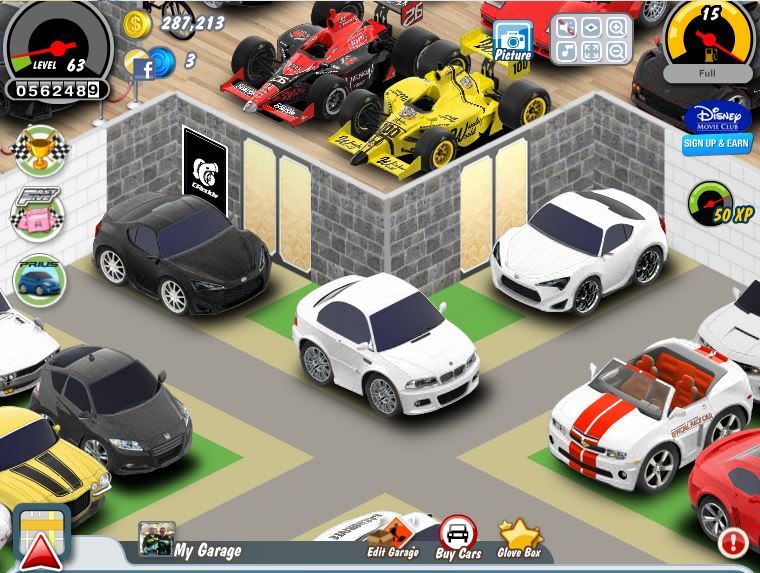
Task: Open the Fast Five promotion icon
Action: (38, 214)
